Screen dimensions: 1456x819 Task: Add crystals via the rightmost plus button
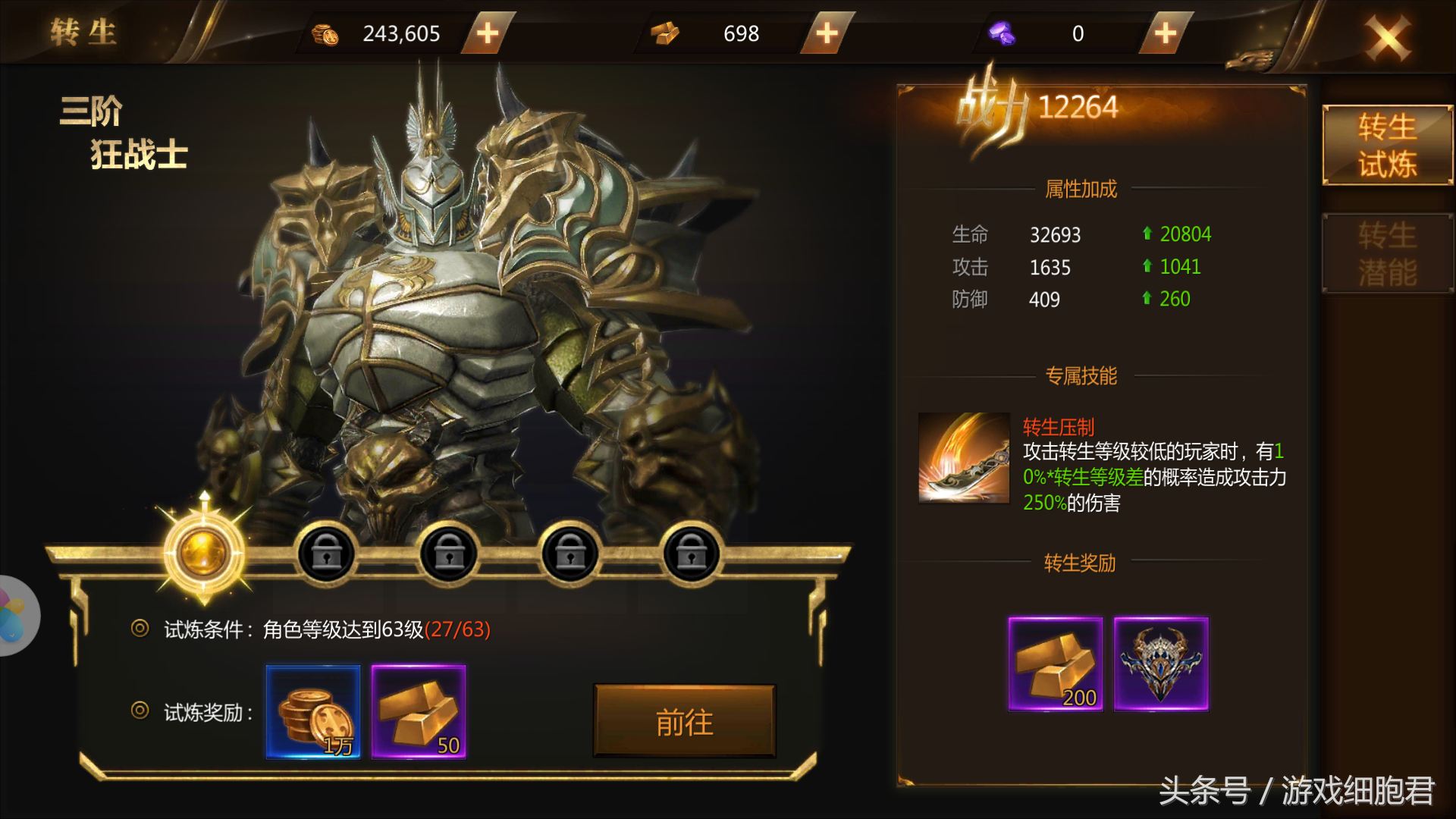coord(1165,33)
